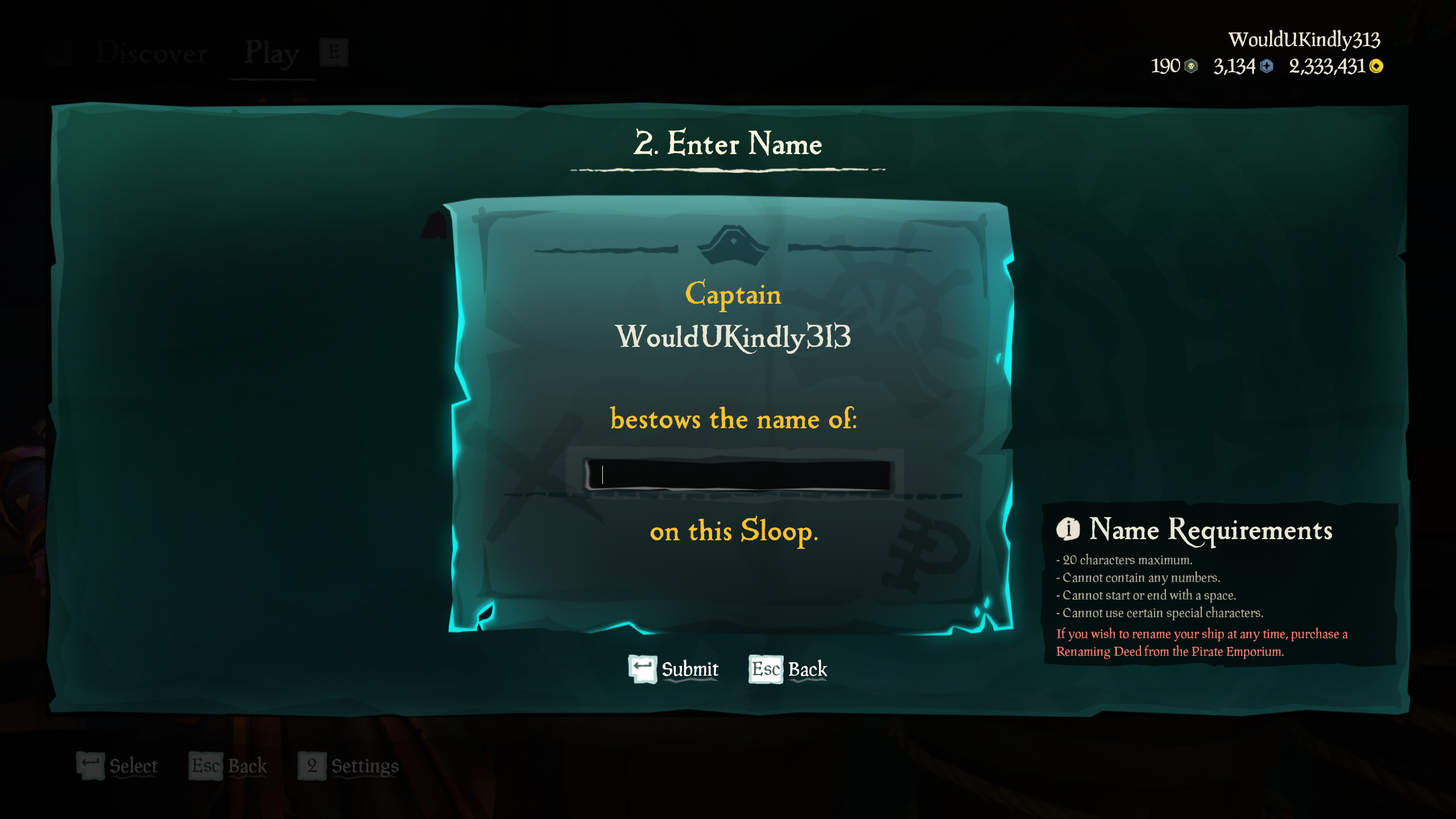This screenshot has height=819, width=1456.
Task: Submit the ship name
Action: 689,669
